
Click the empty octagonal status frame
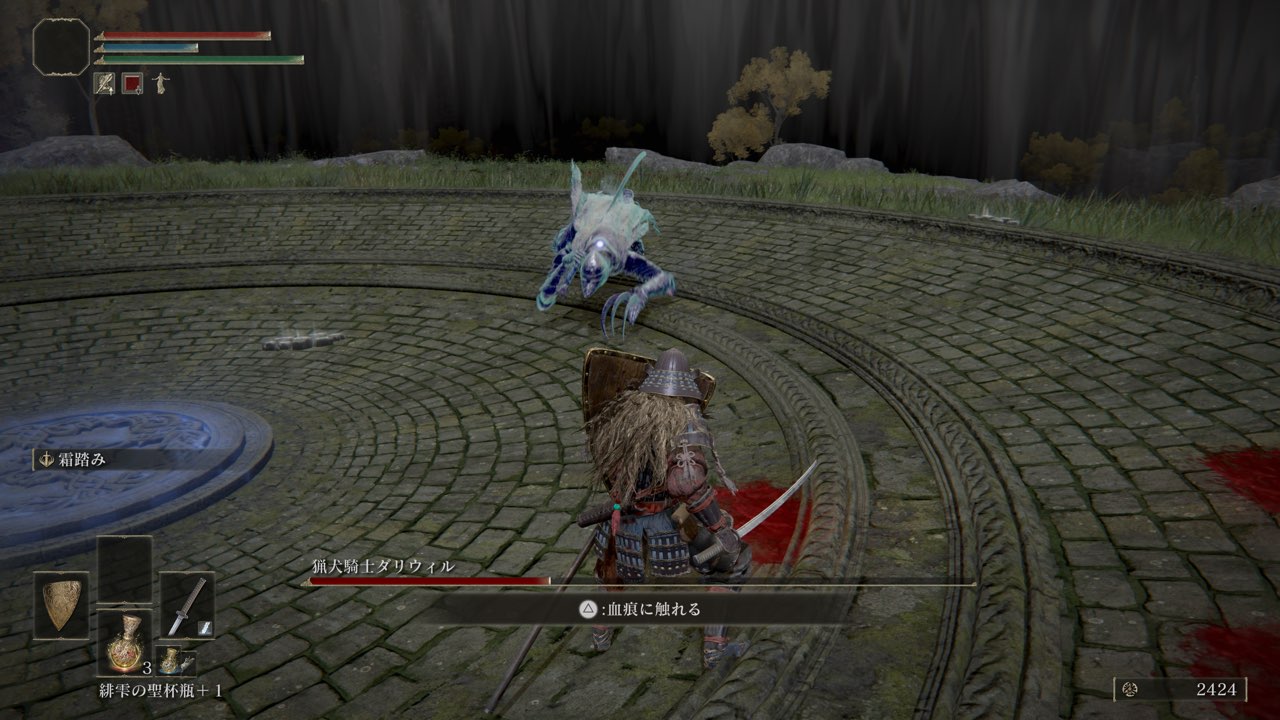[x=61, y=46]
